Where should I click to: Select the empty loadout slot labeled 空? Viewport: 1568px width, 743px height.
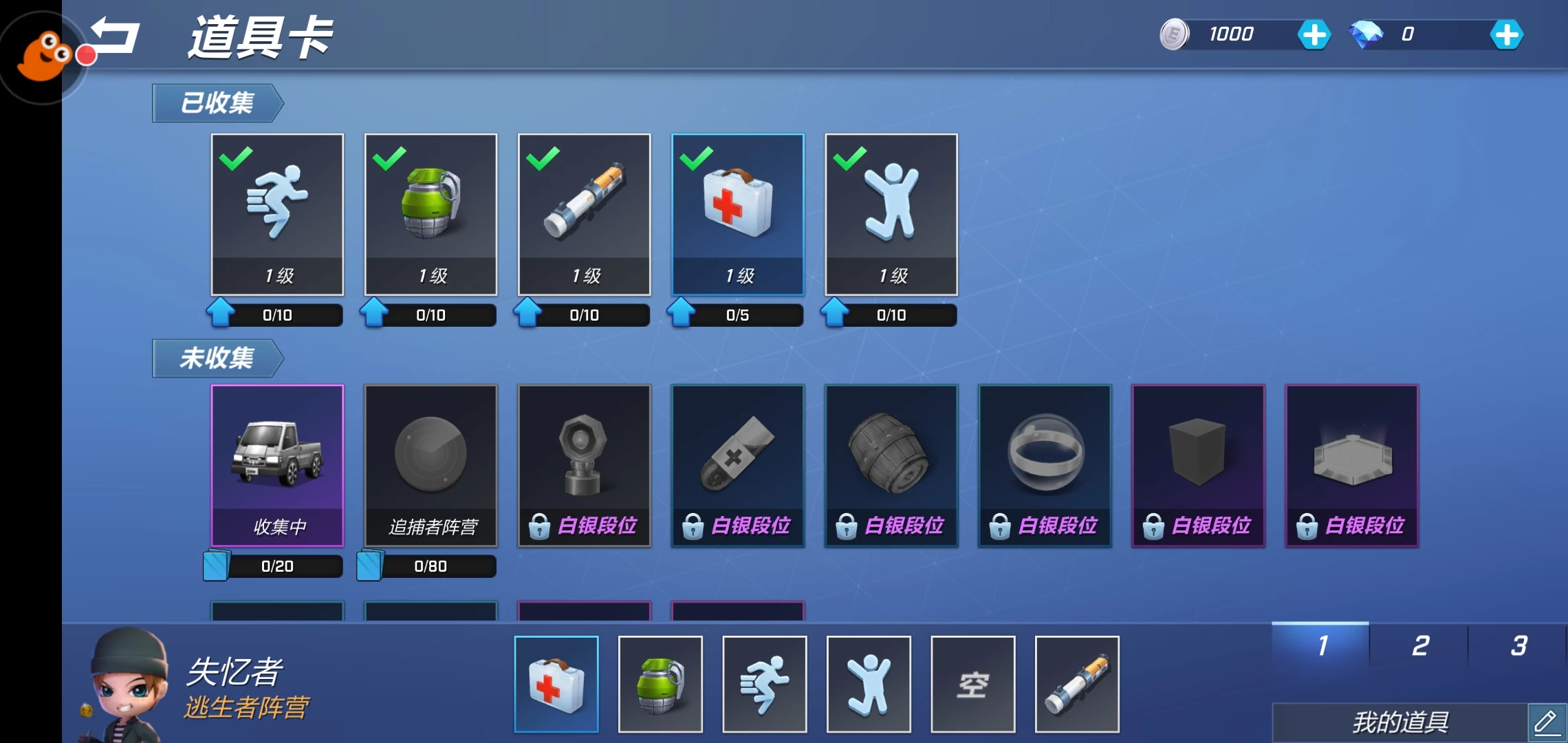click(x=972, y=684)
